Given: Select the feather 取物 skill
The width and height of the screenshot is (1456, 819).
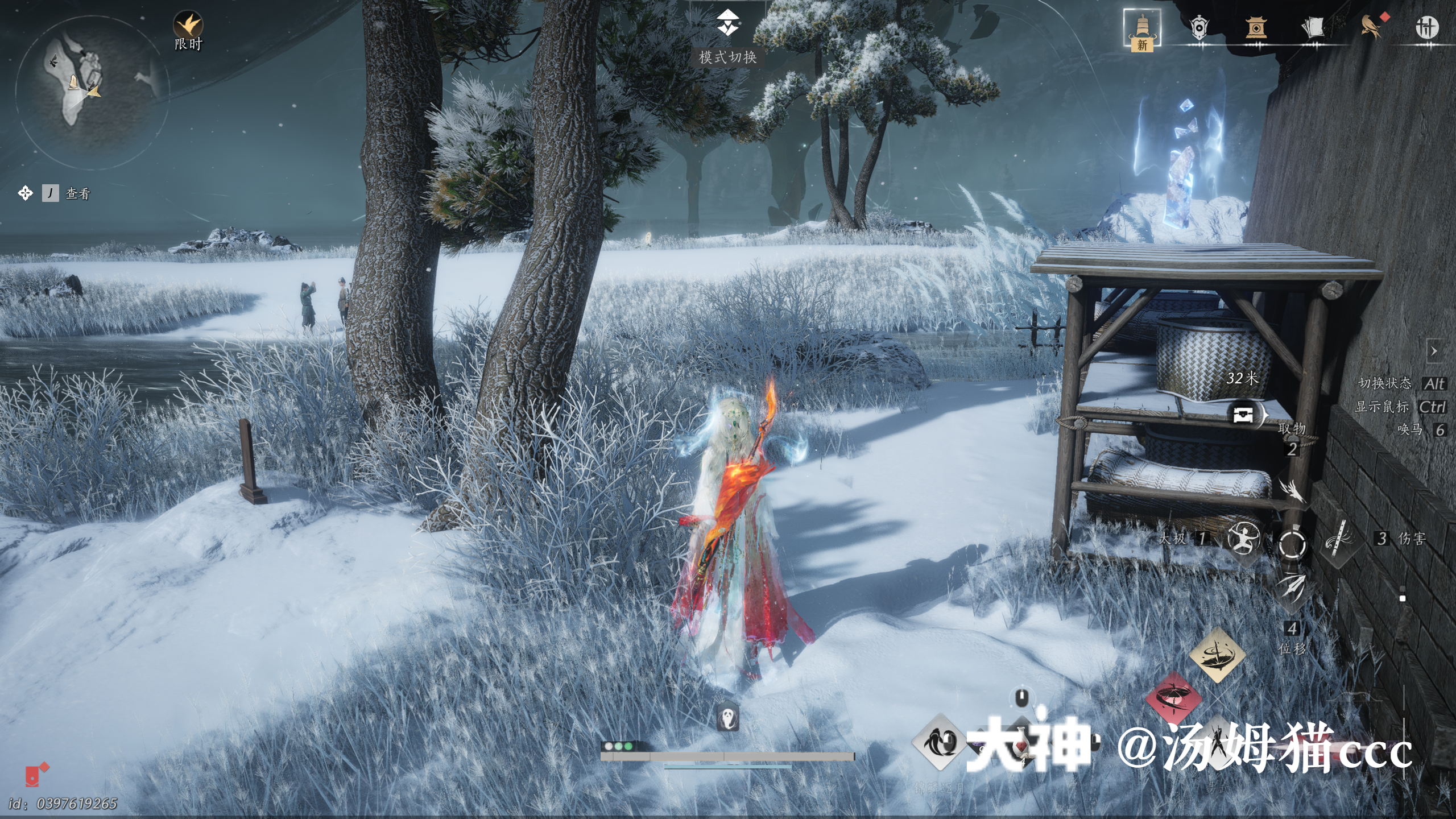Looking at the screenshot, I should tap(1292, 490).
